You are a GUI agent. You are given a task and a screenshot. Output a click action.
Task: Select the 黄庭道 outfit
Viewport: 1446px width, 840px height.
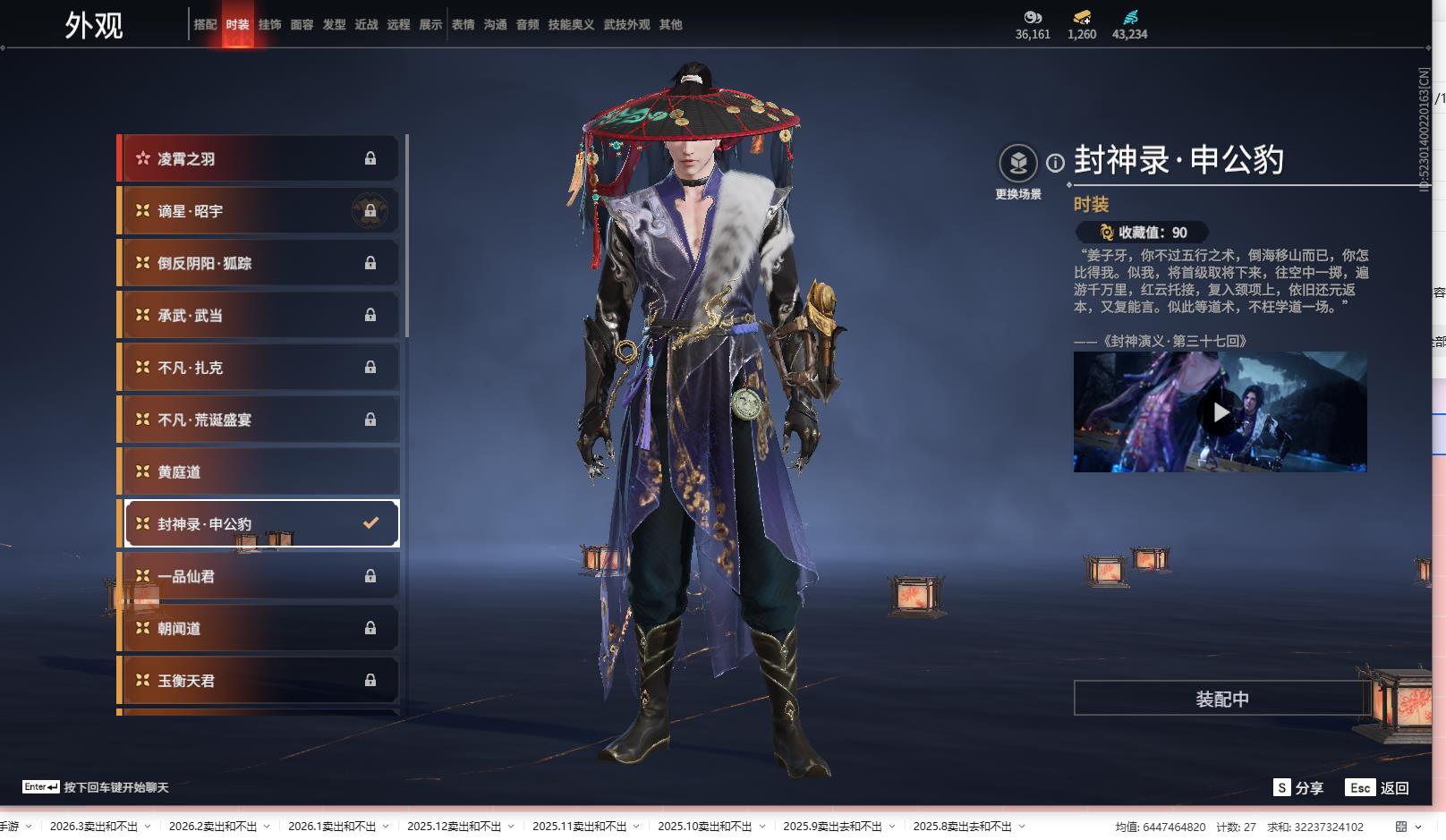[259, 471]
